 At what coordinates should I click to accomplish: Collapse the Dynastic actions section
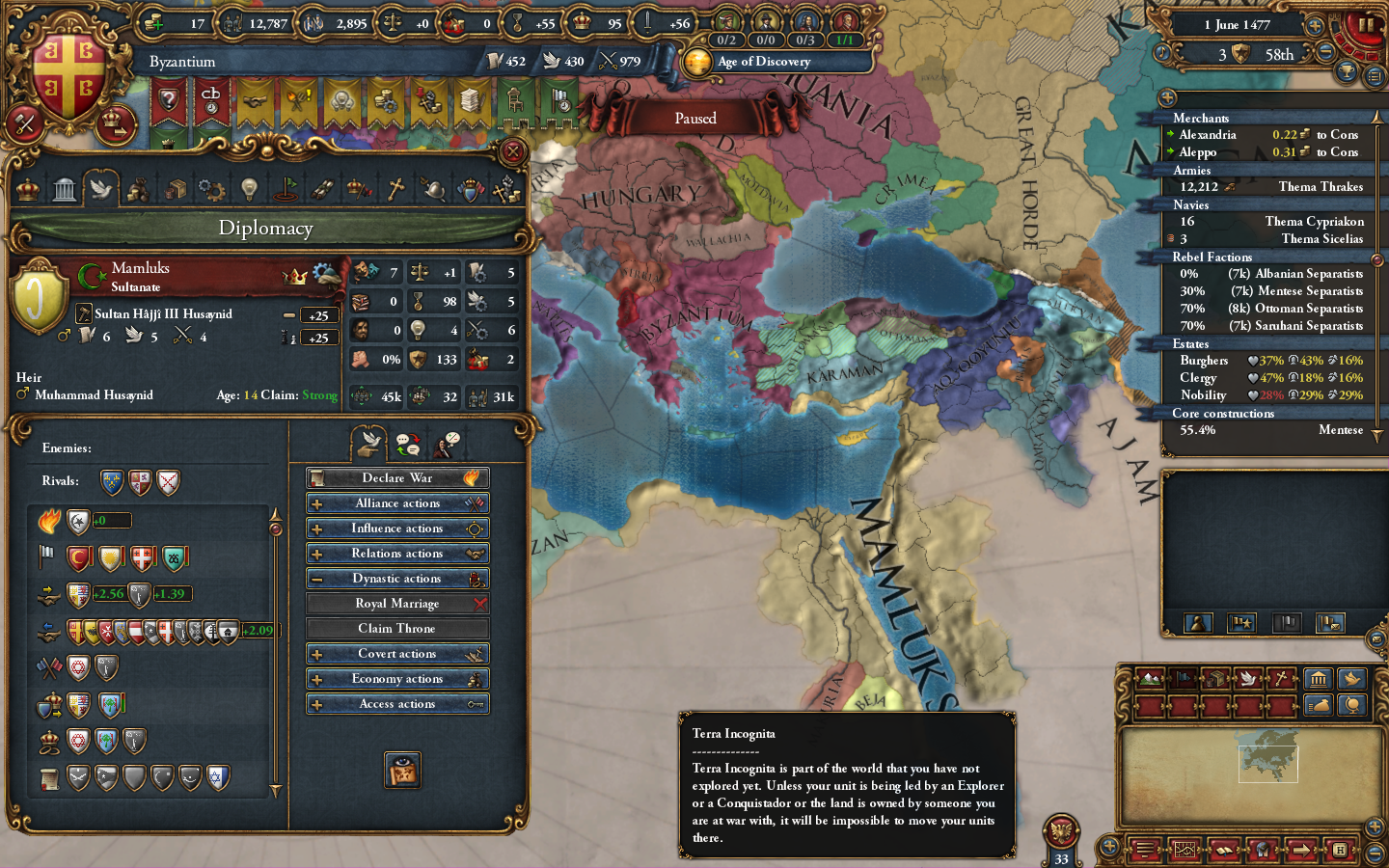[318, 578]
